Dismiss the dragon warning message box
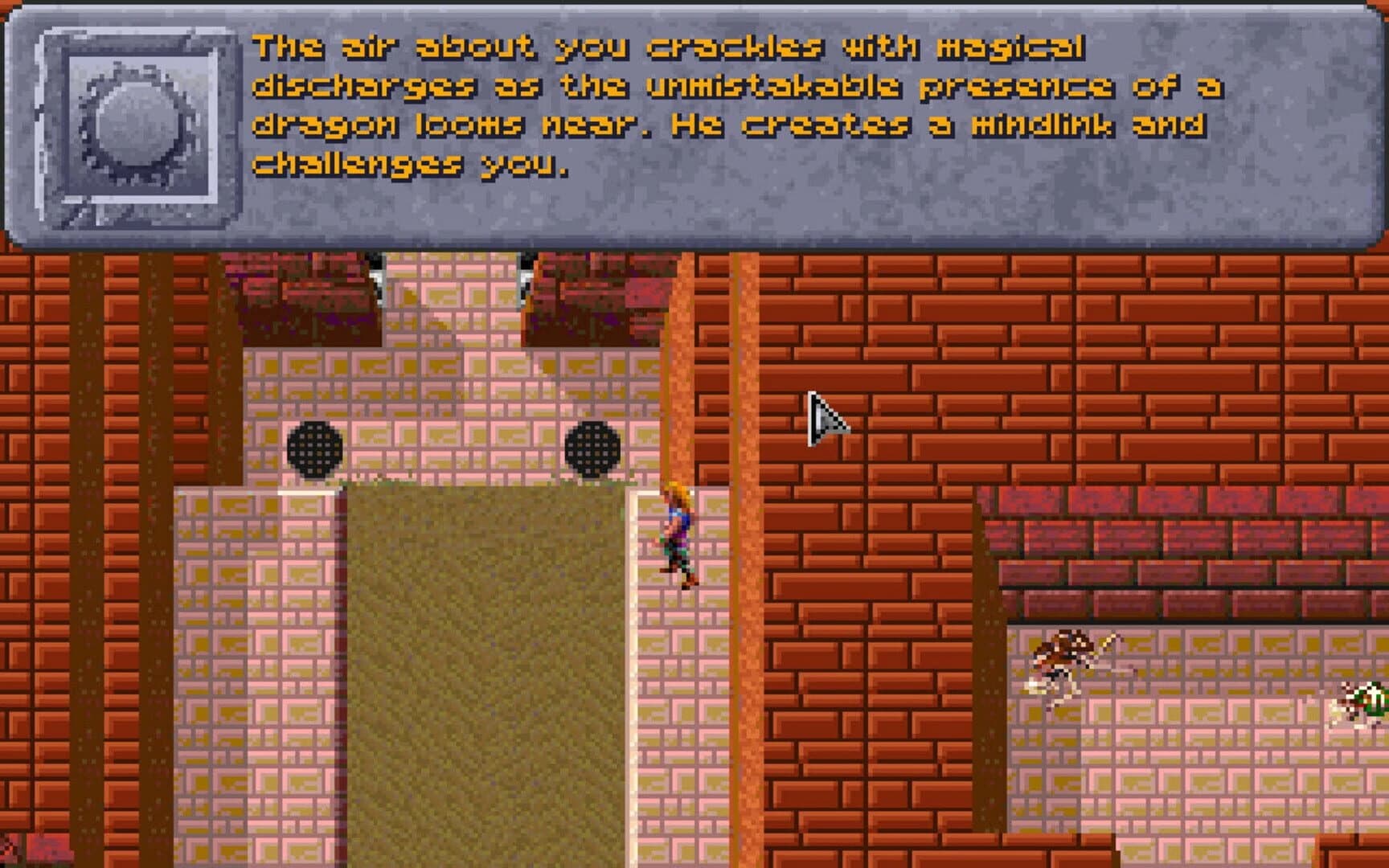This screenshot has height=868, width=1389. click(x=691, y=125)
